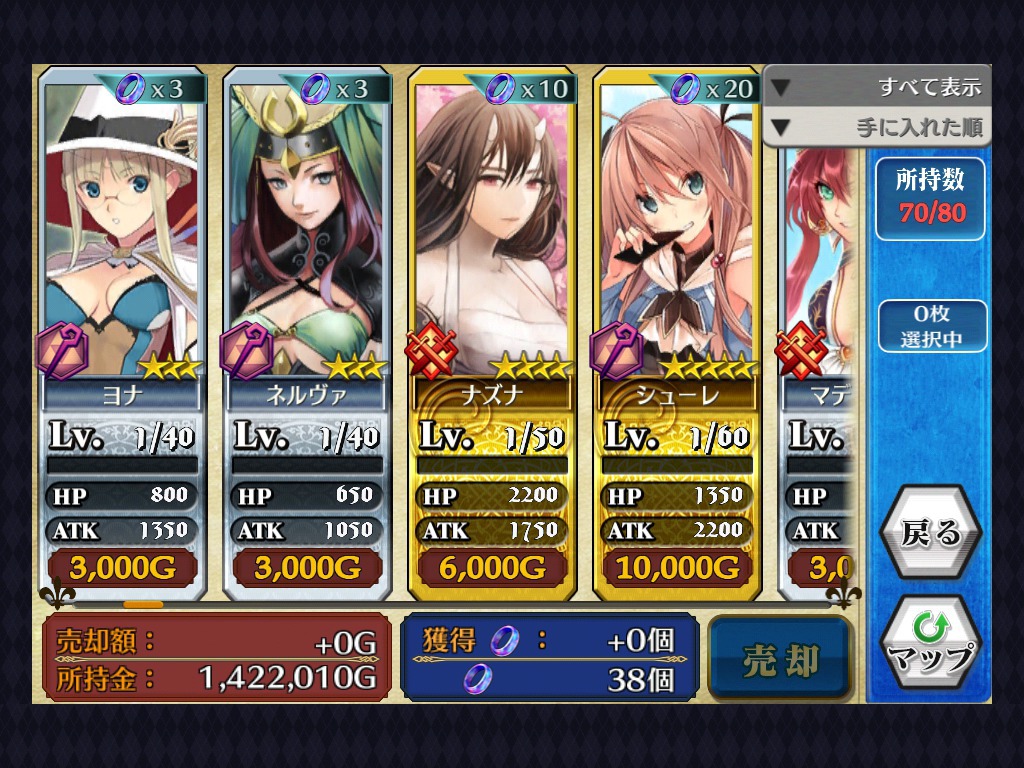Open the 手に入れた順 sort dropdown
Image resolution: width=1024 pixels, height=768 pixels.
[877, 128]
